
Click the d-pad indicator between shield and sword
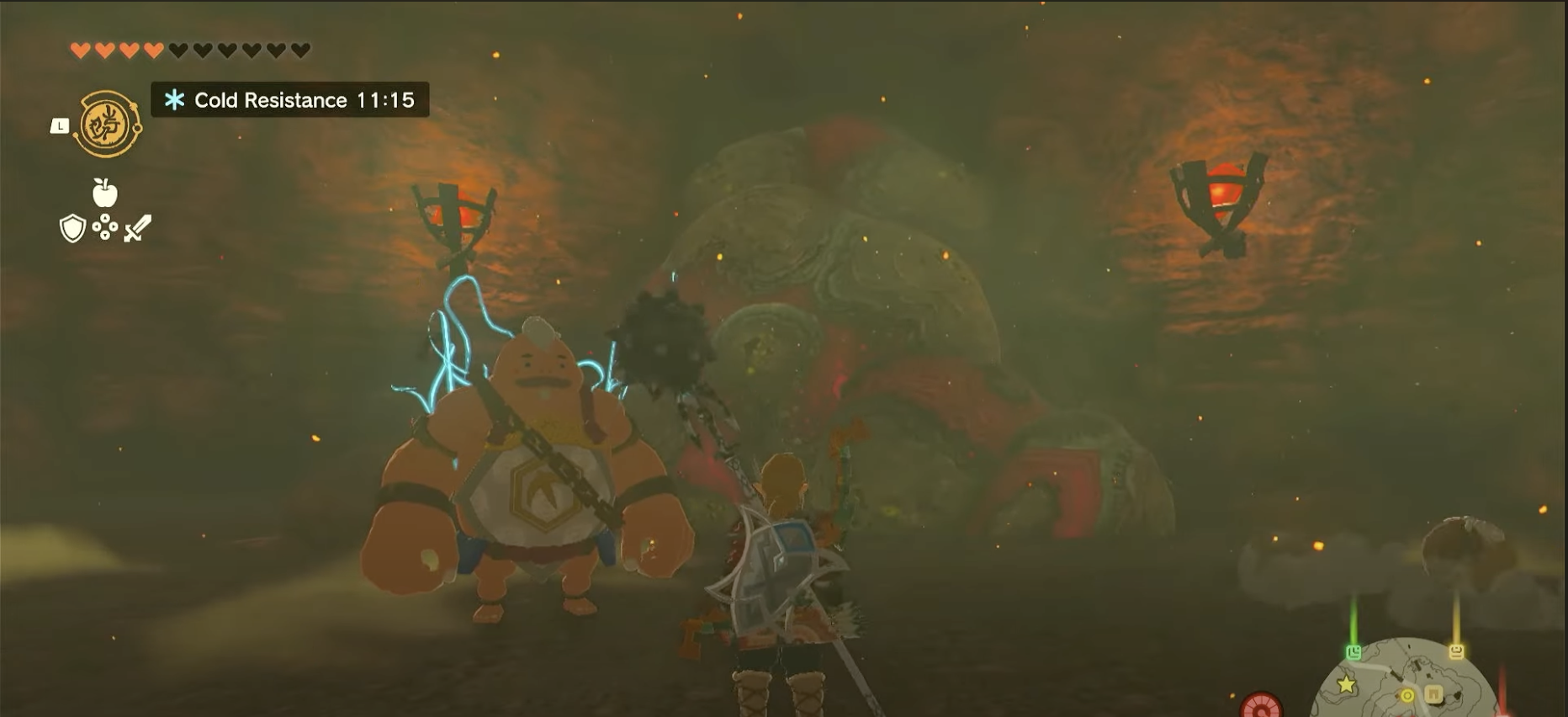pos(105,227)
